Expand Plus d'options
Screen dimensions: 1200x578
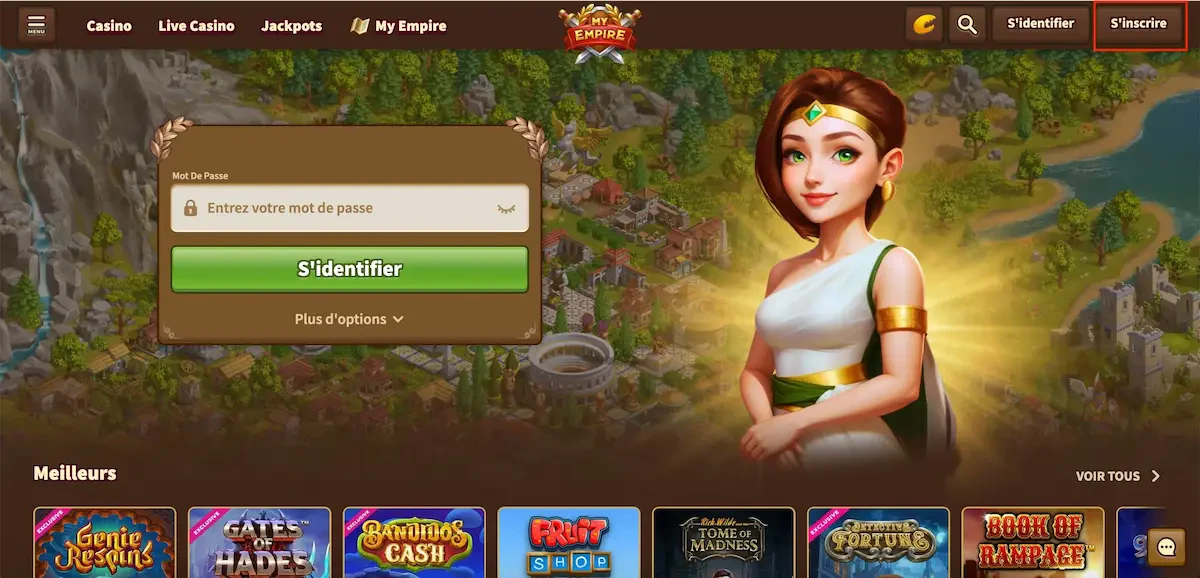point(349,319)
